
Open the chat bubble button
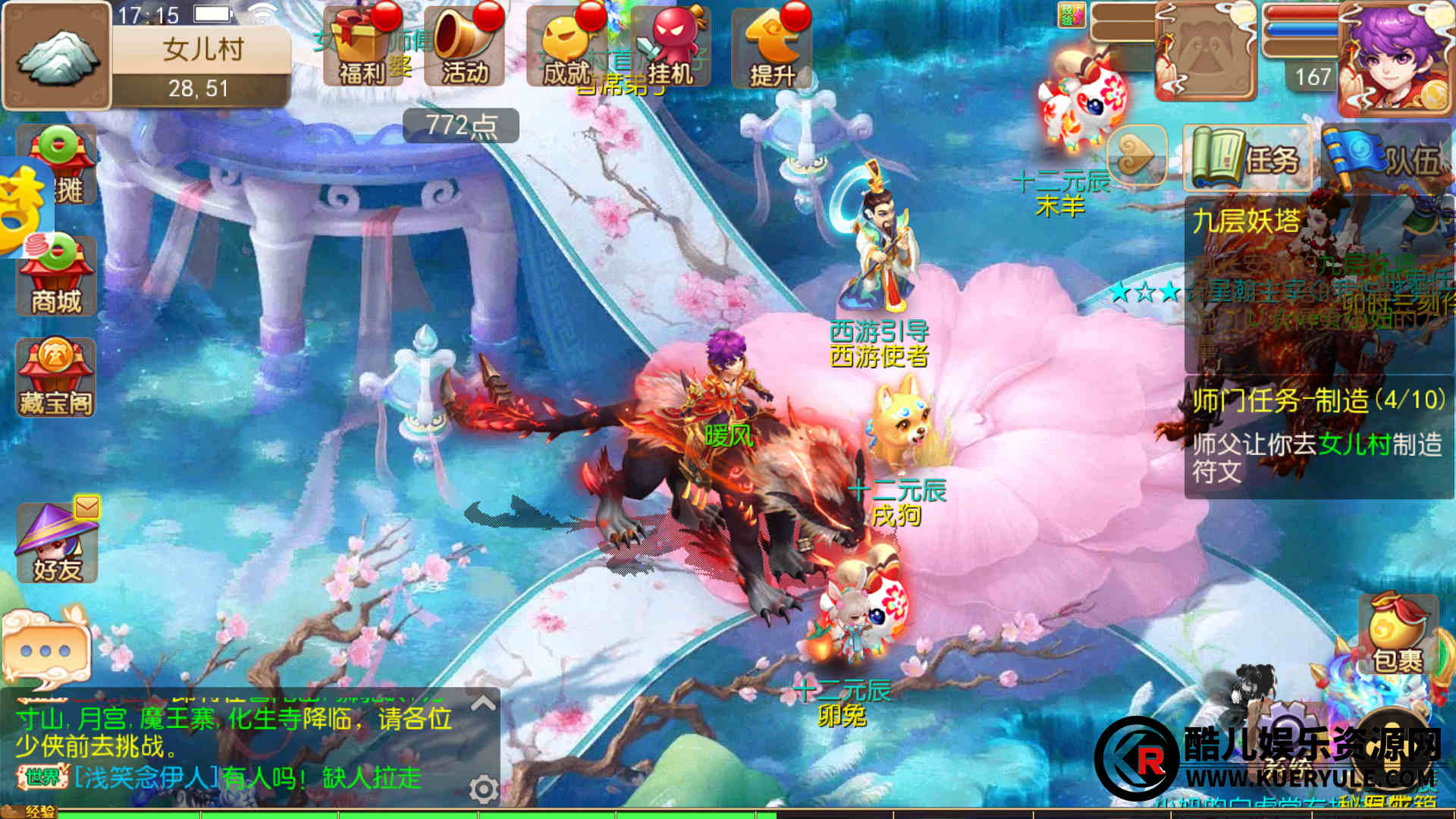pos(45,649)
